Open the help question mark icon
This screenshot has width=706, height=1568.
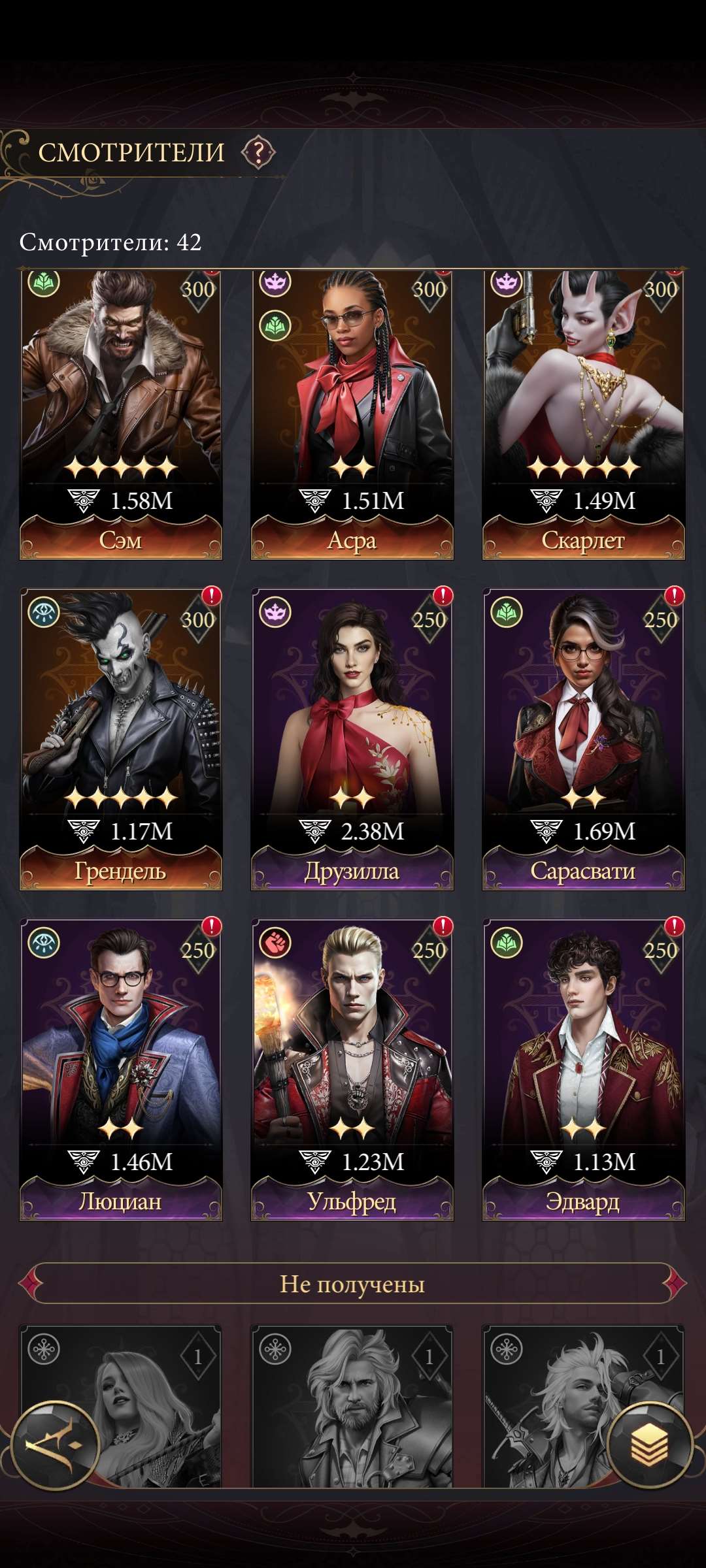click(x=258, y=153)
